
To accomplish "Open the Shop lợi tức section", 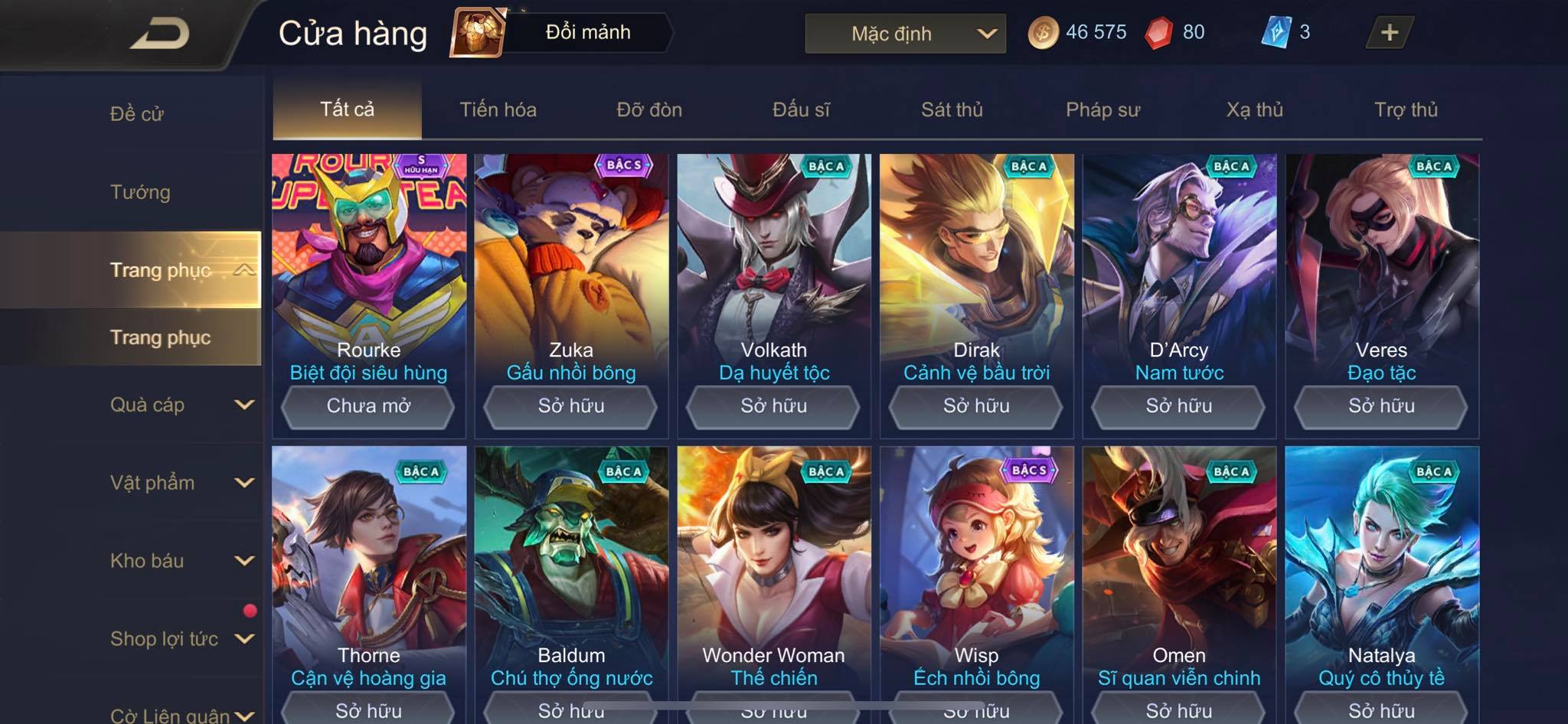I will pos(180,639).
